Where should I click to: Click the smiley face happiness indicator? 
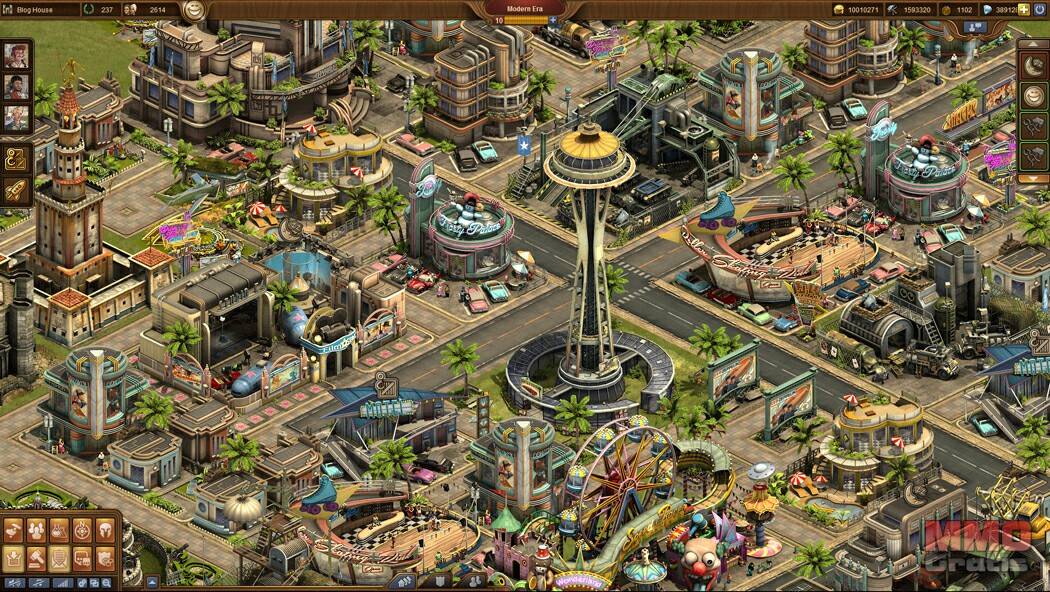[193, 10]
